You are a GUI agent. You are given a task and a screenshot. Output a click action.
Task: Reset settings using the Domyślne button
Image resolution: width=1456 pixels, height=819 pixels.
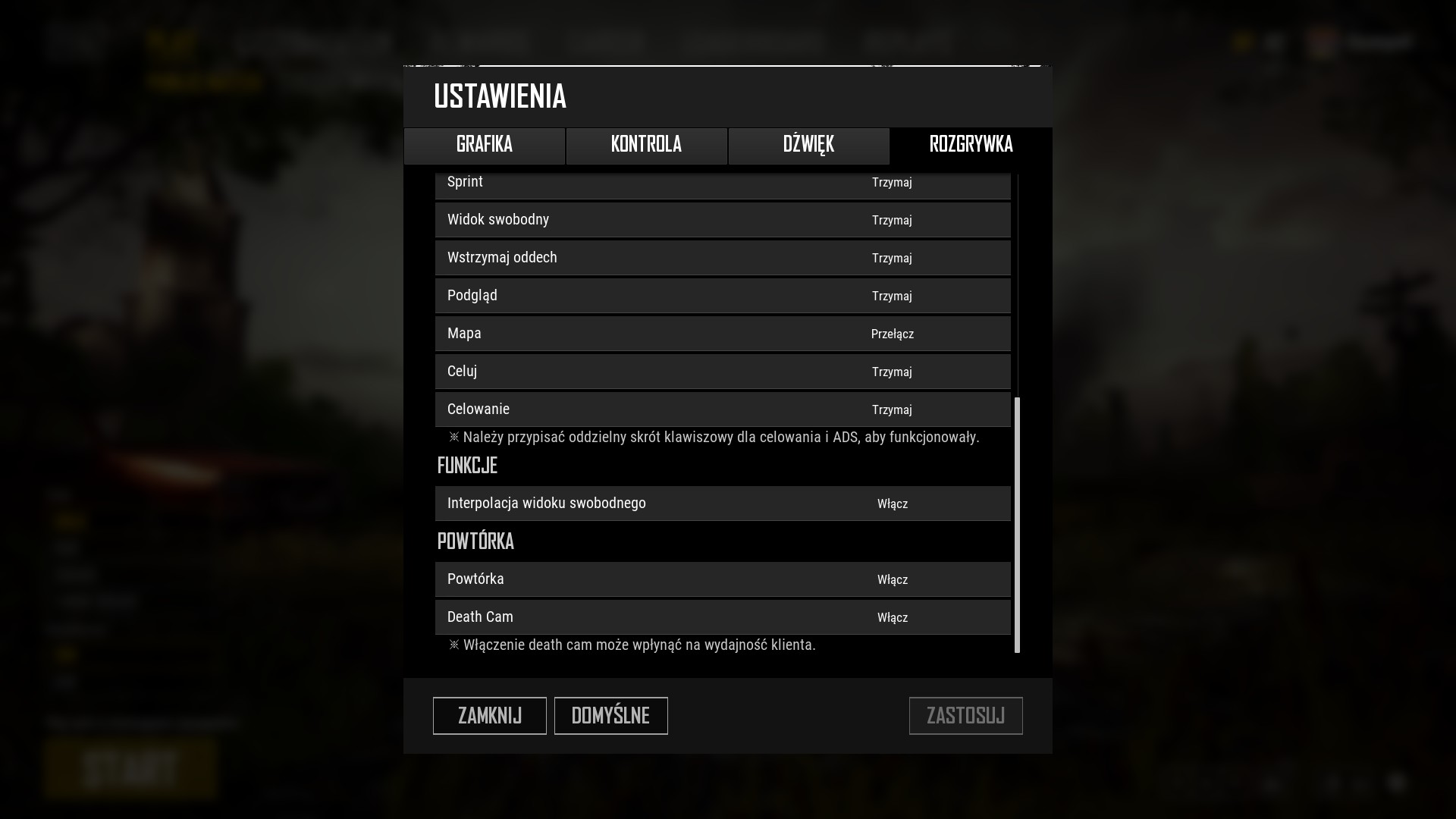(610, 716)
